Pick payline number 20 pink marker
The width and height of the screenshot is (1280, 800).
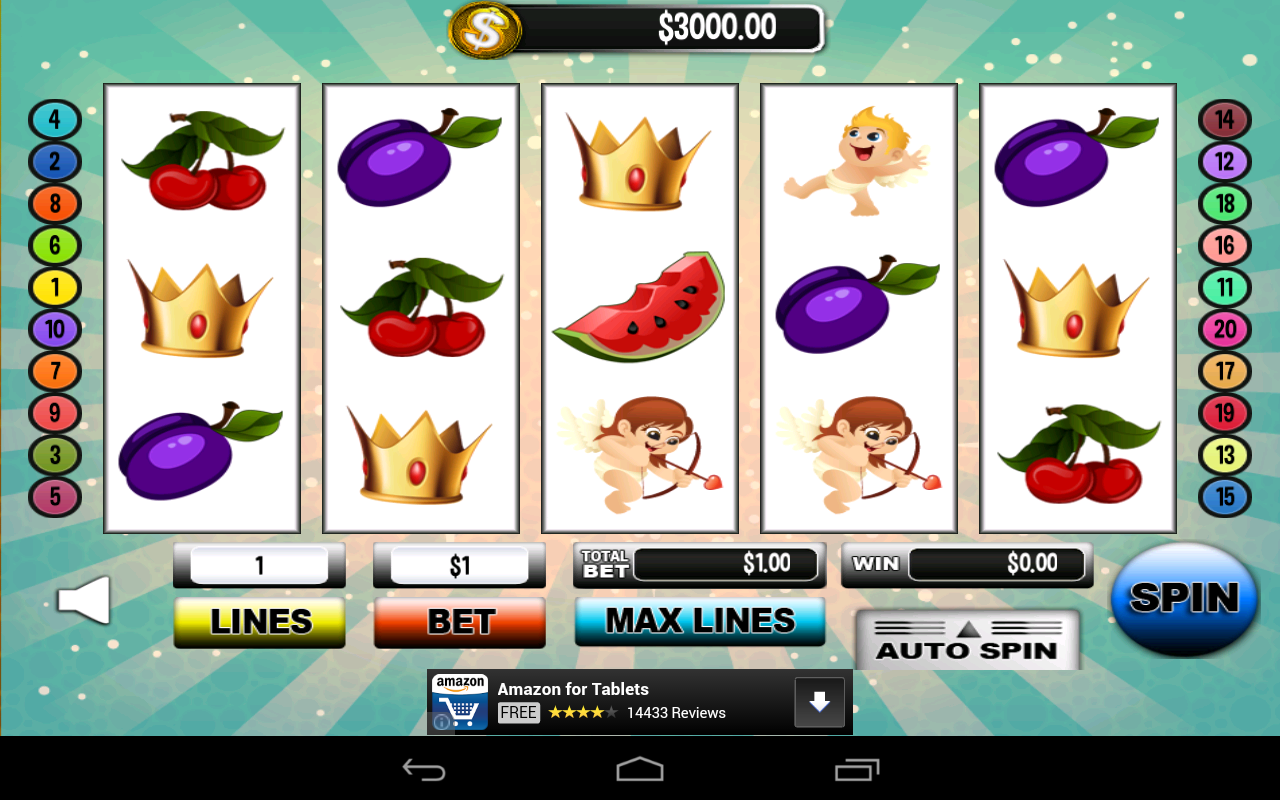1225,329
